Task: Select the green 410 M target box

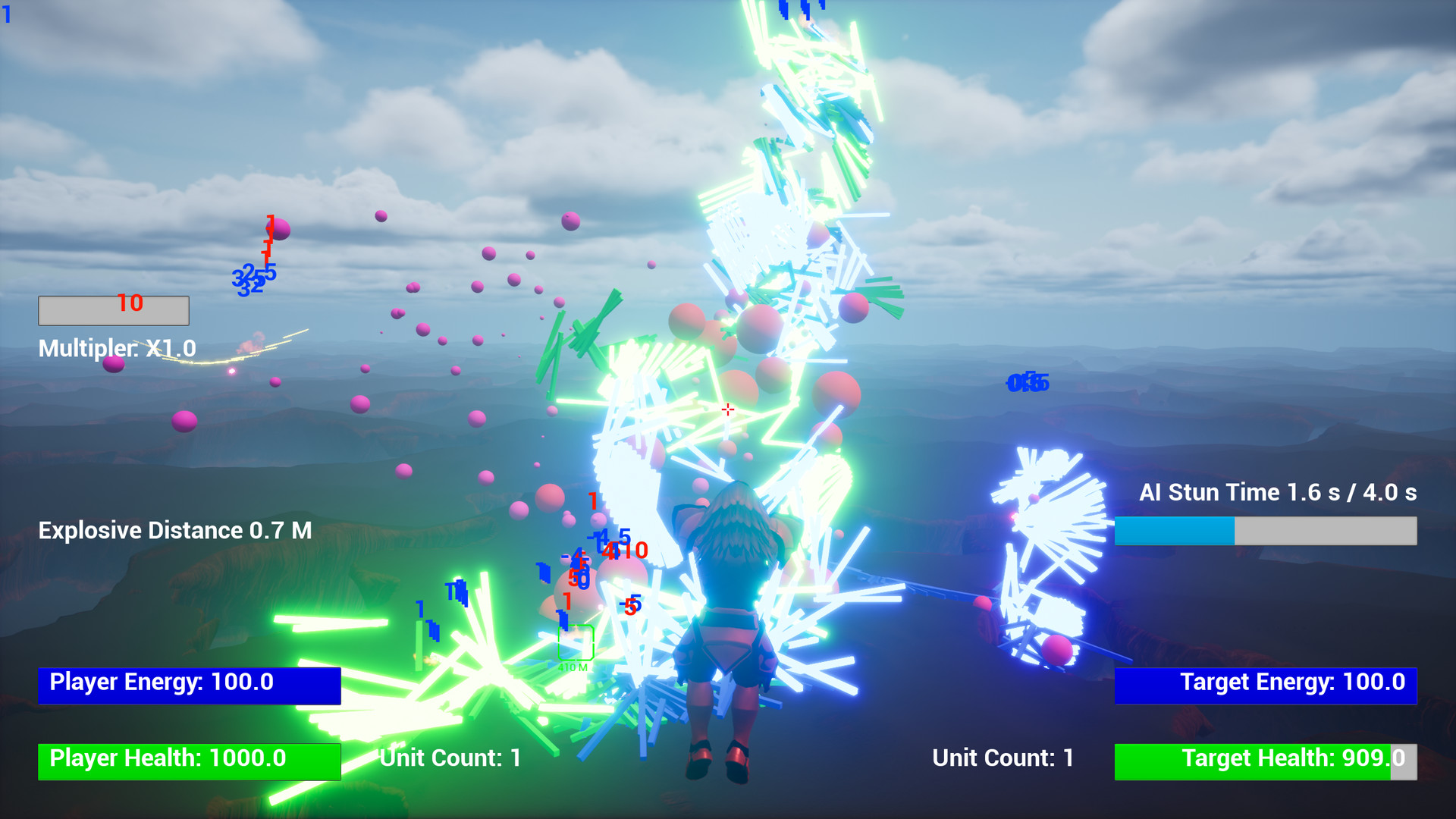Action: [x=575, y=644]
